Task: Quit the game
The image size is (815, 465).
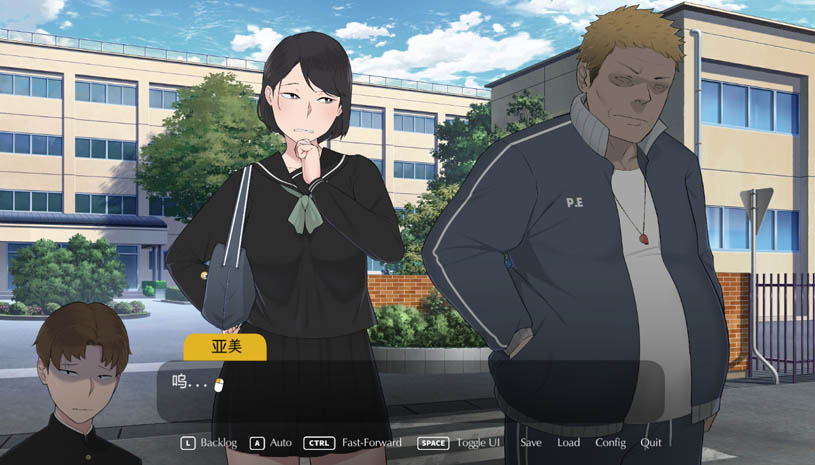Action: click(651, 442)
